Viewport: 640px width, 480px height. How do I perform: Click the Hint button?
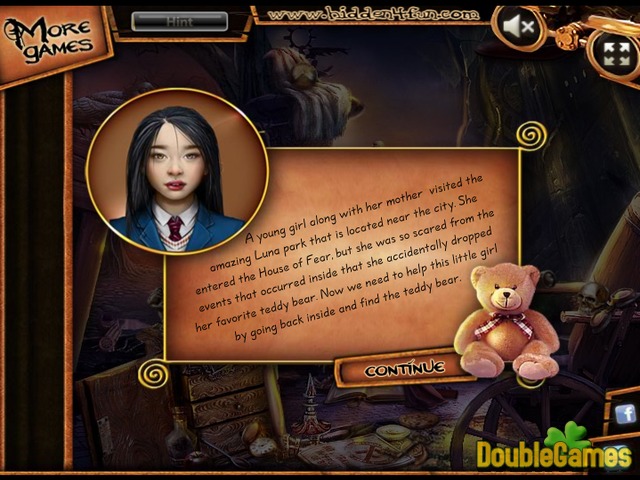coord(179,20)
